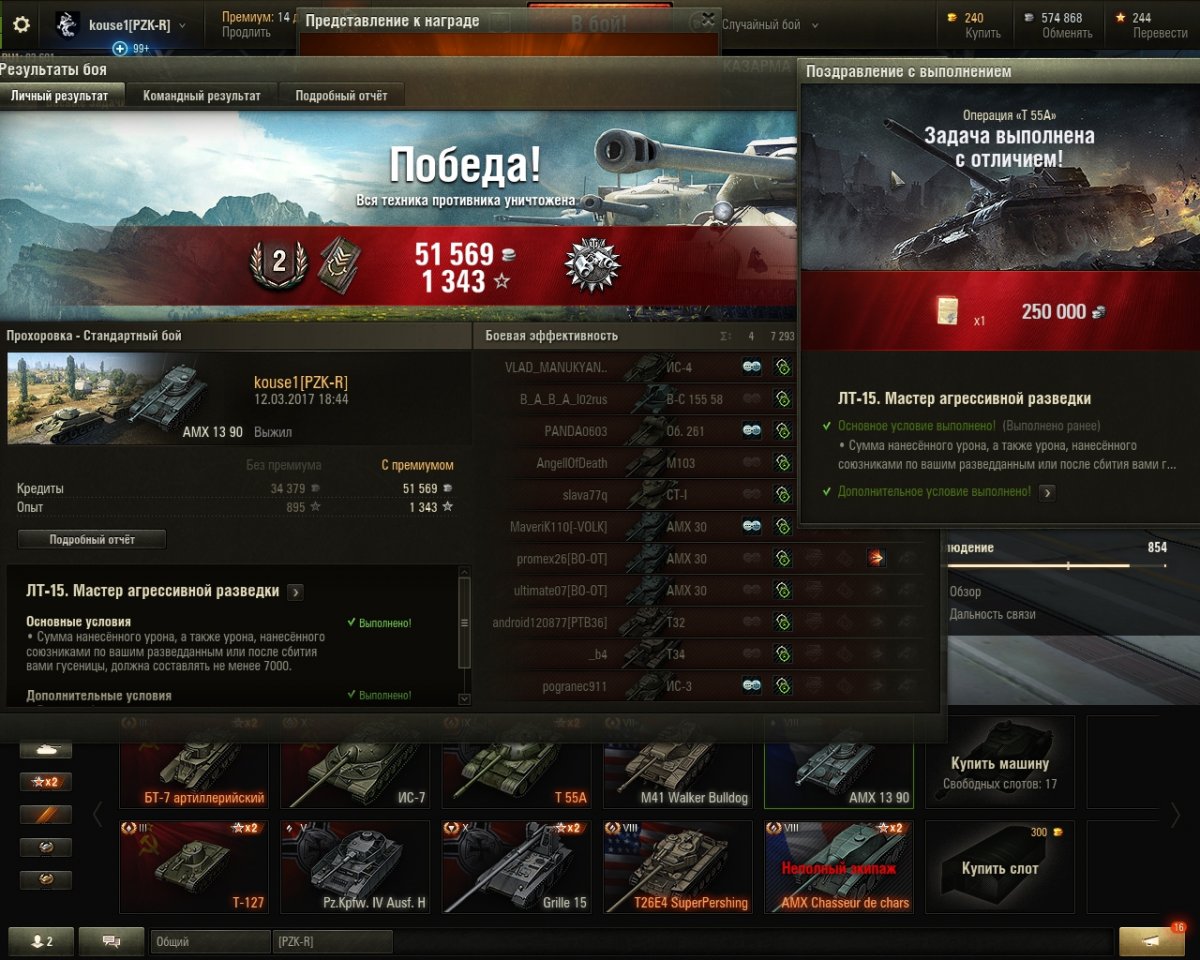Screen dimensions: 1200x960
Task: Click Купить слот for 300 gold
Action: [1000, 868]
